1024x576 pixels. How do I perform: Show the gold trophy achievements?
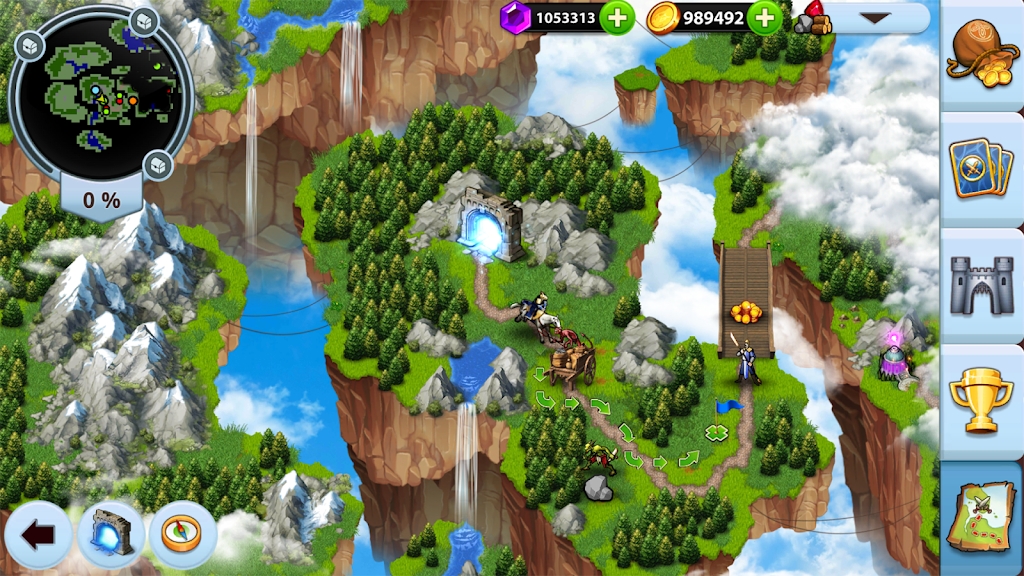click(x=981, y=401)
